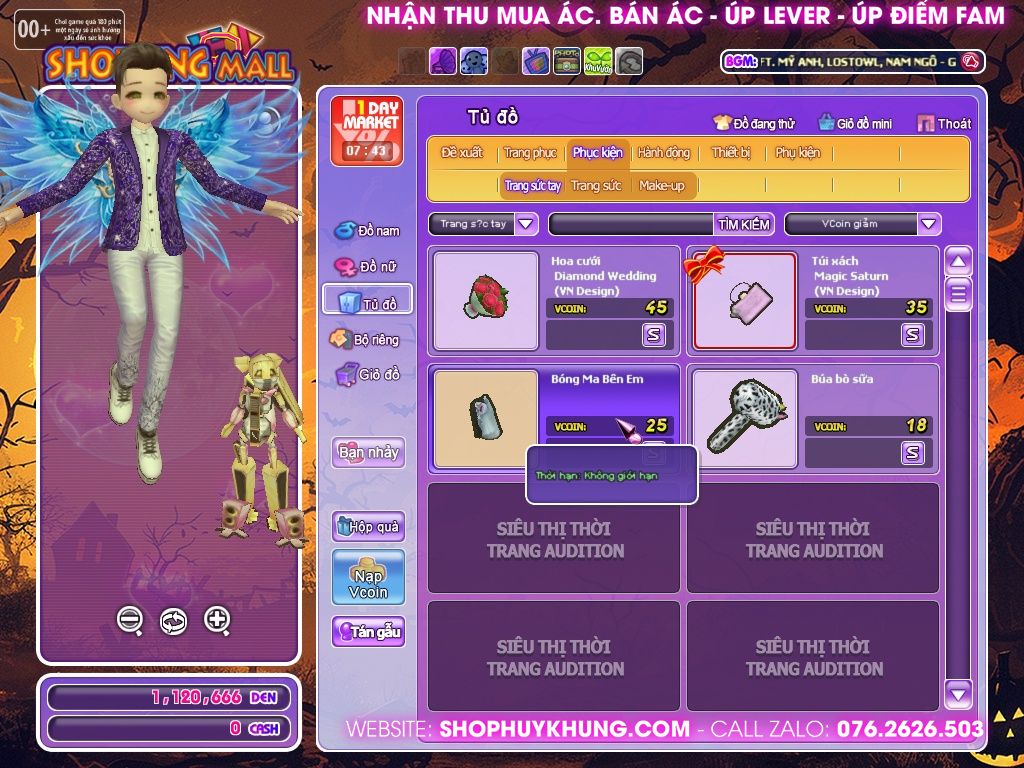Switch to the Trang phục tab
This screenshot has width=1024, height=768.
[530, 153]
